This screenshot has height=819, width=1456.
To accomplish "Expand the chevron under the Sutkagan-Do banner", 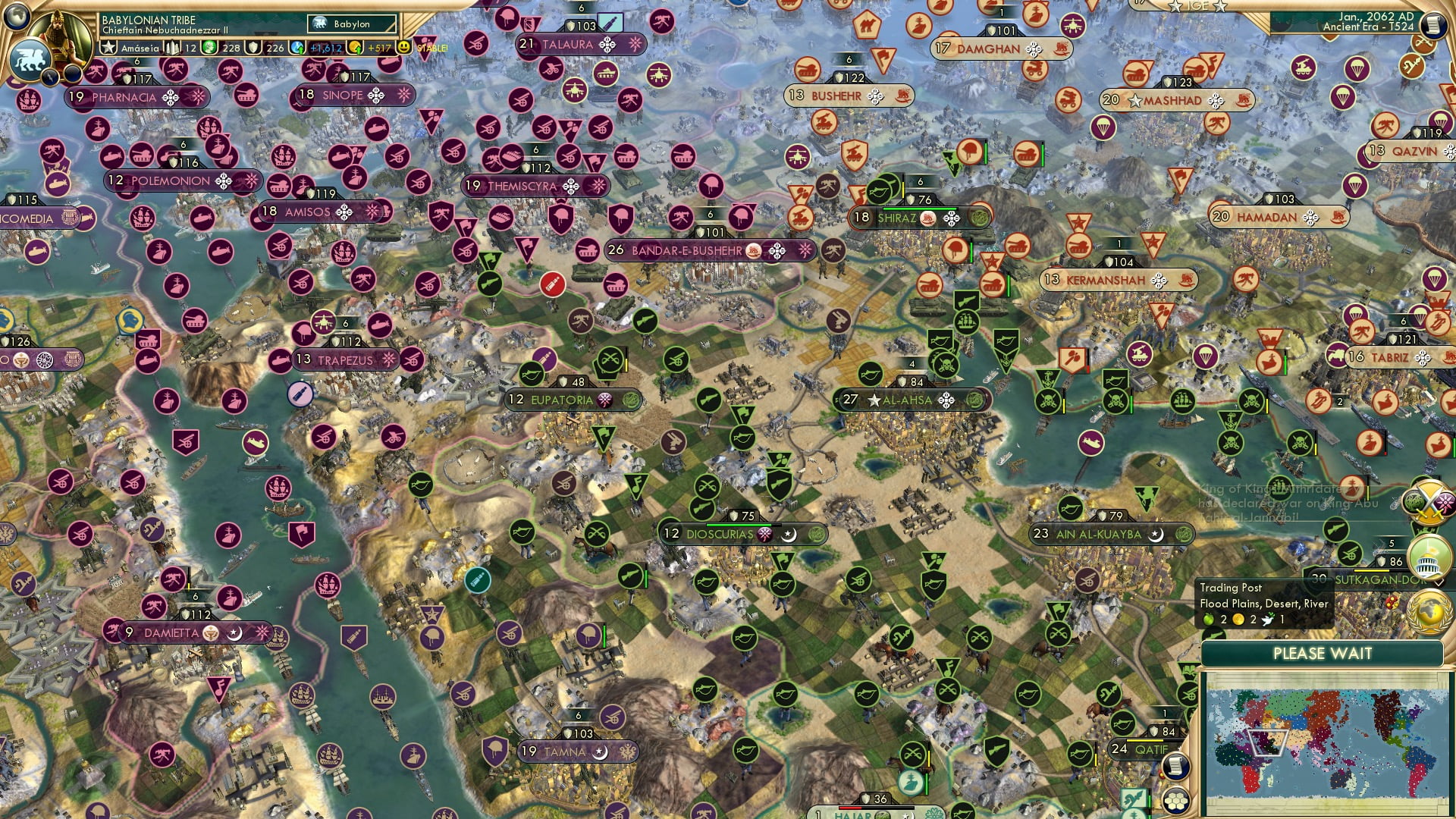I will point(1439,581).
